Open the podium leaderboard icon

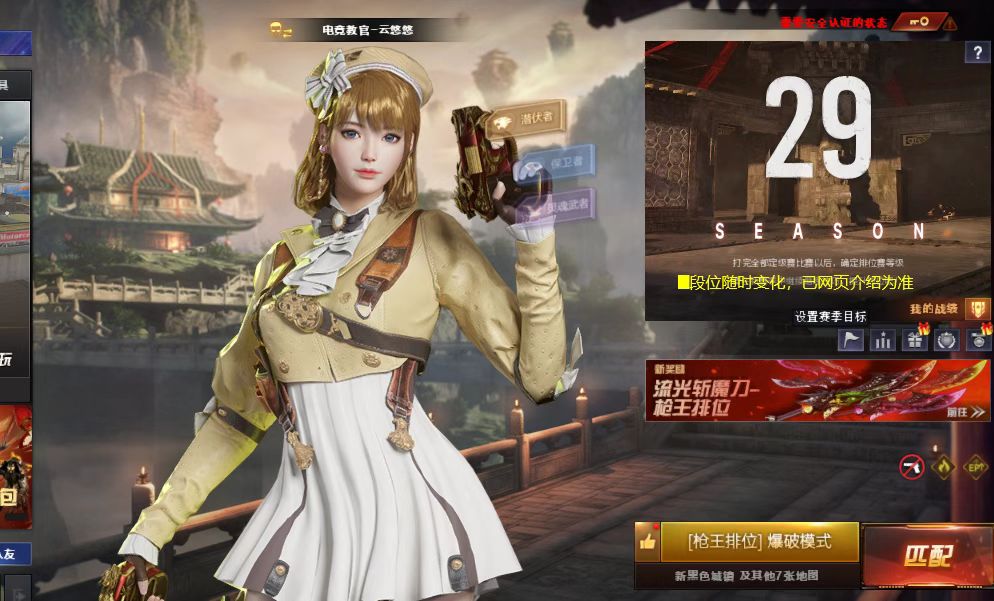pos(883,340)
